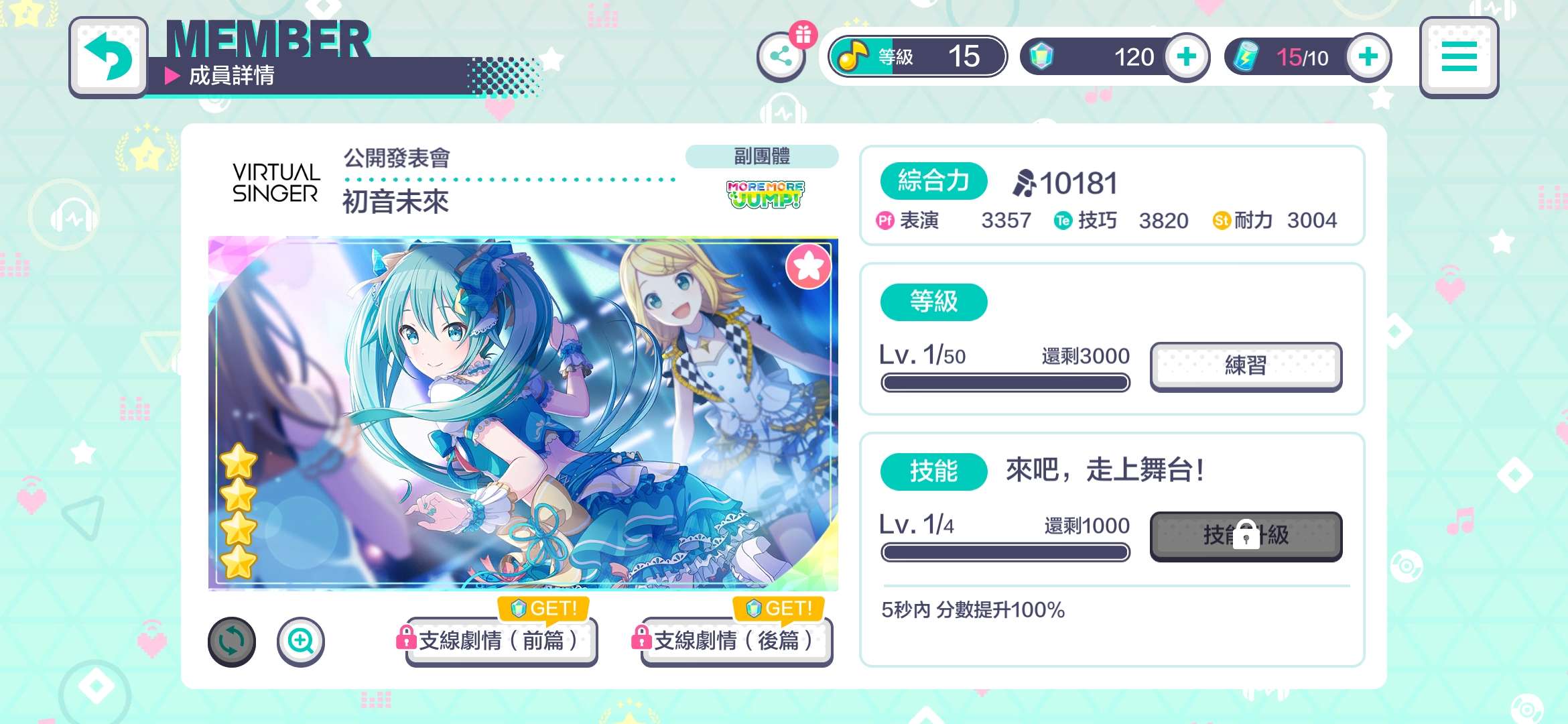Screen dimensions: 1568x724
Task: Tap the plus to buy more crystals
Action: coord(1187,57)
